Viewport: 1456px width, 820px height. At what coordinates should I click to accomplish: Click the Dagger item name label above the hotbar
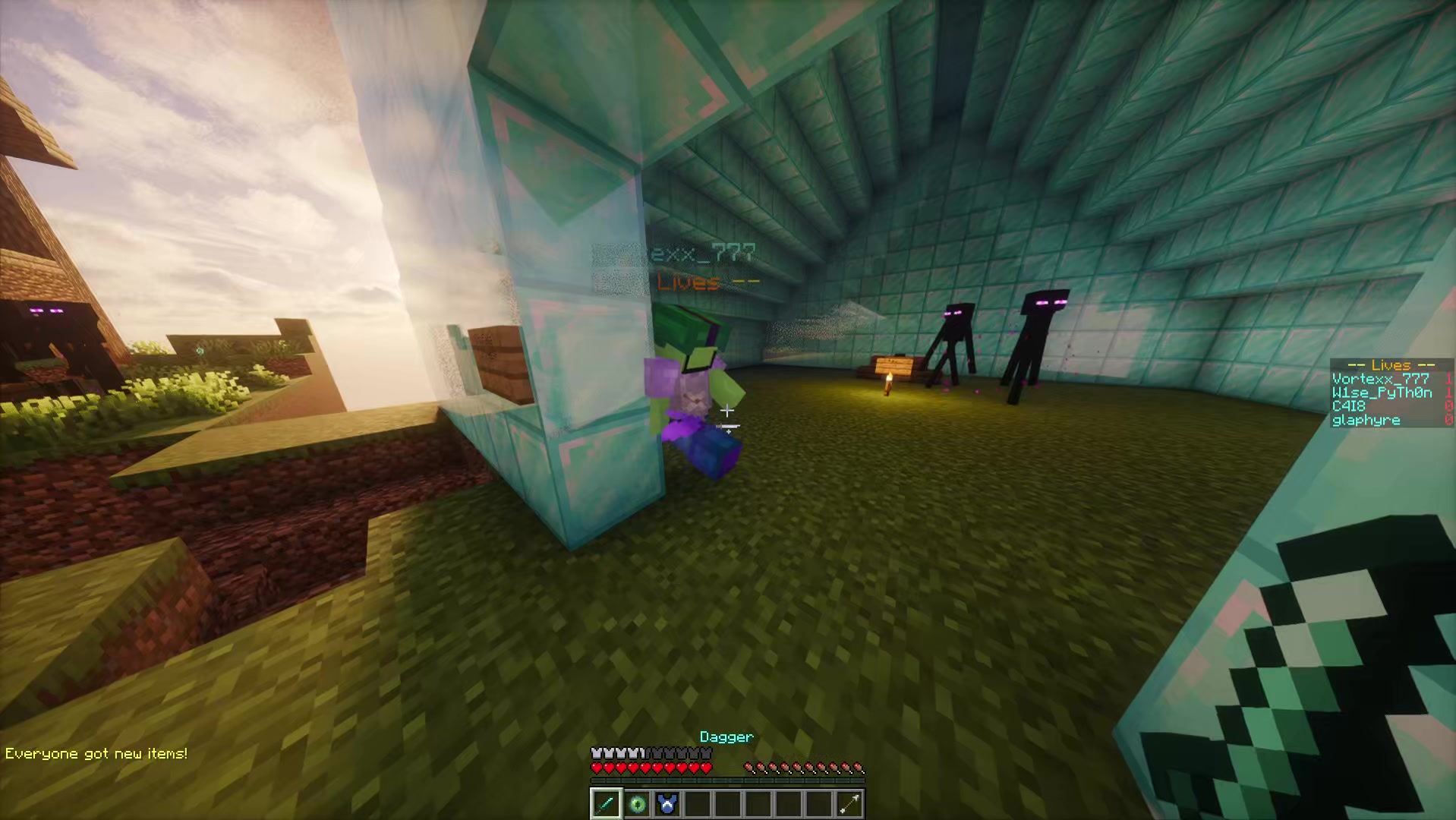coord(726,736)
